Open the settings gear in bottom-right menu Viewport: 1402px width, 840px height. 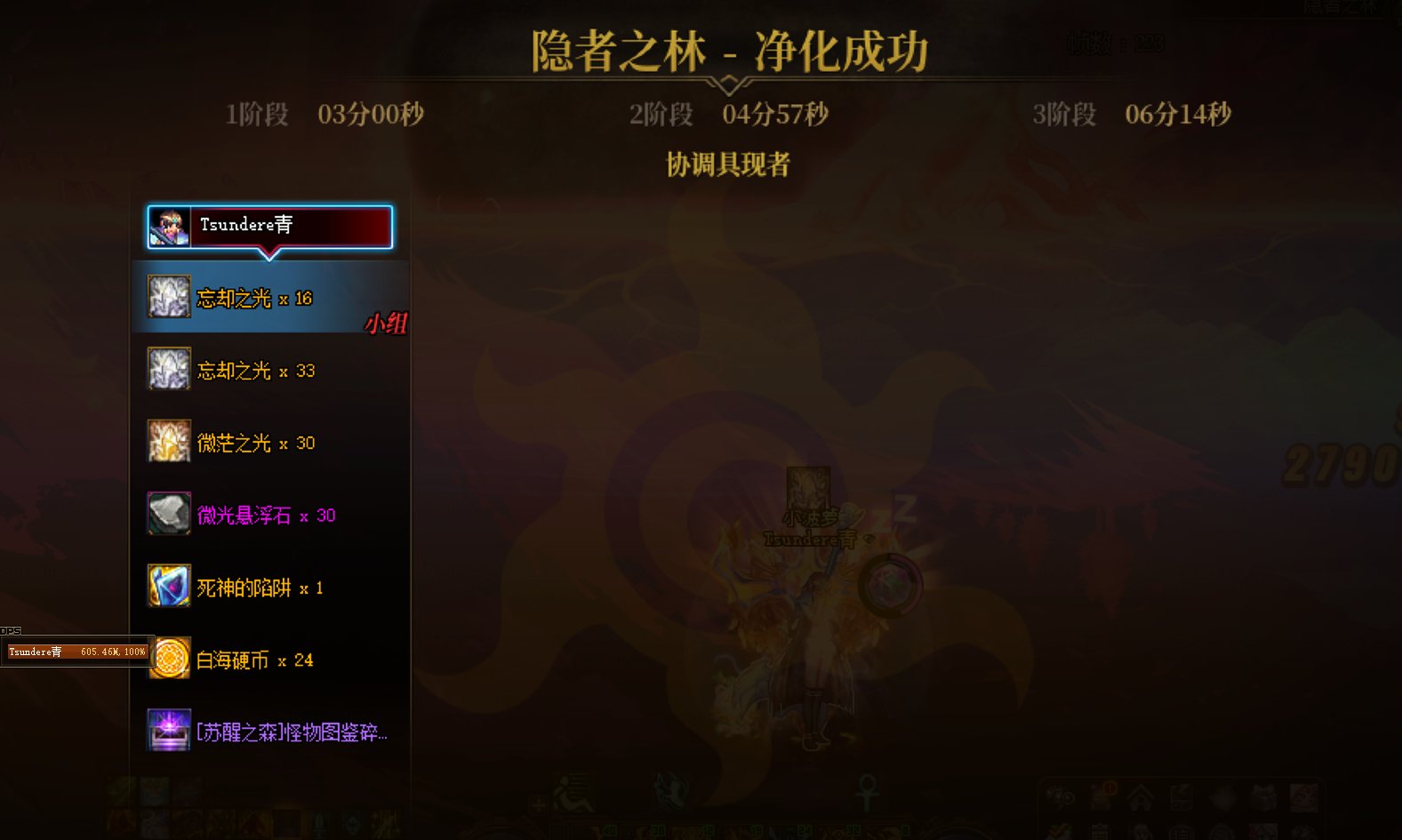1060,797
